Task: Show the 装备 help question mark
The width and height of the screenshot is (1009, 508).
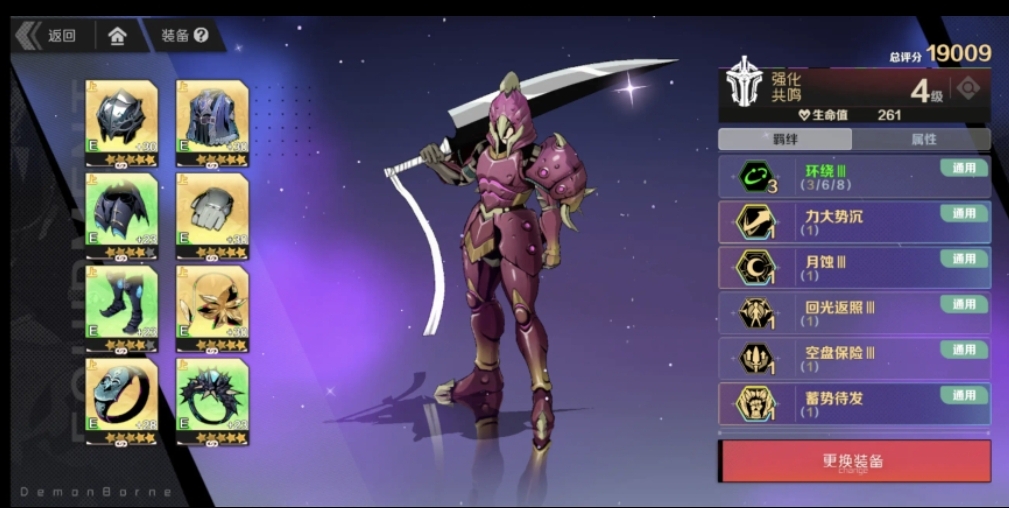Action: pos(201,35)
